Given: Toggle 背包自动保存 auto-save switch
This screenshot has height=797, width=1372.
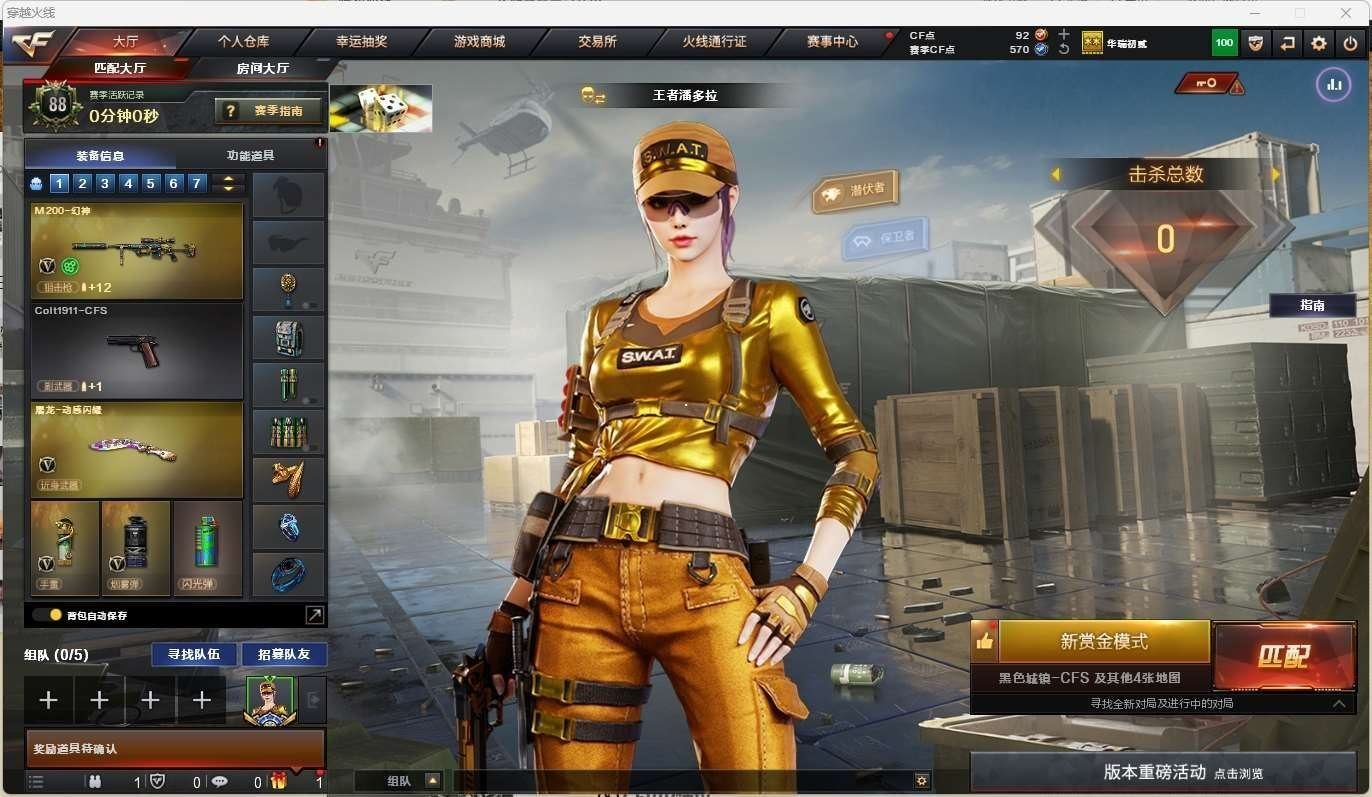Looking at the screenshot, I should pyautogui.click(x=47, y=615).
